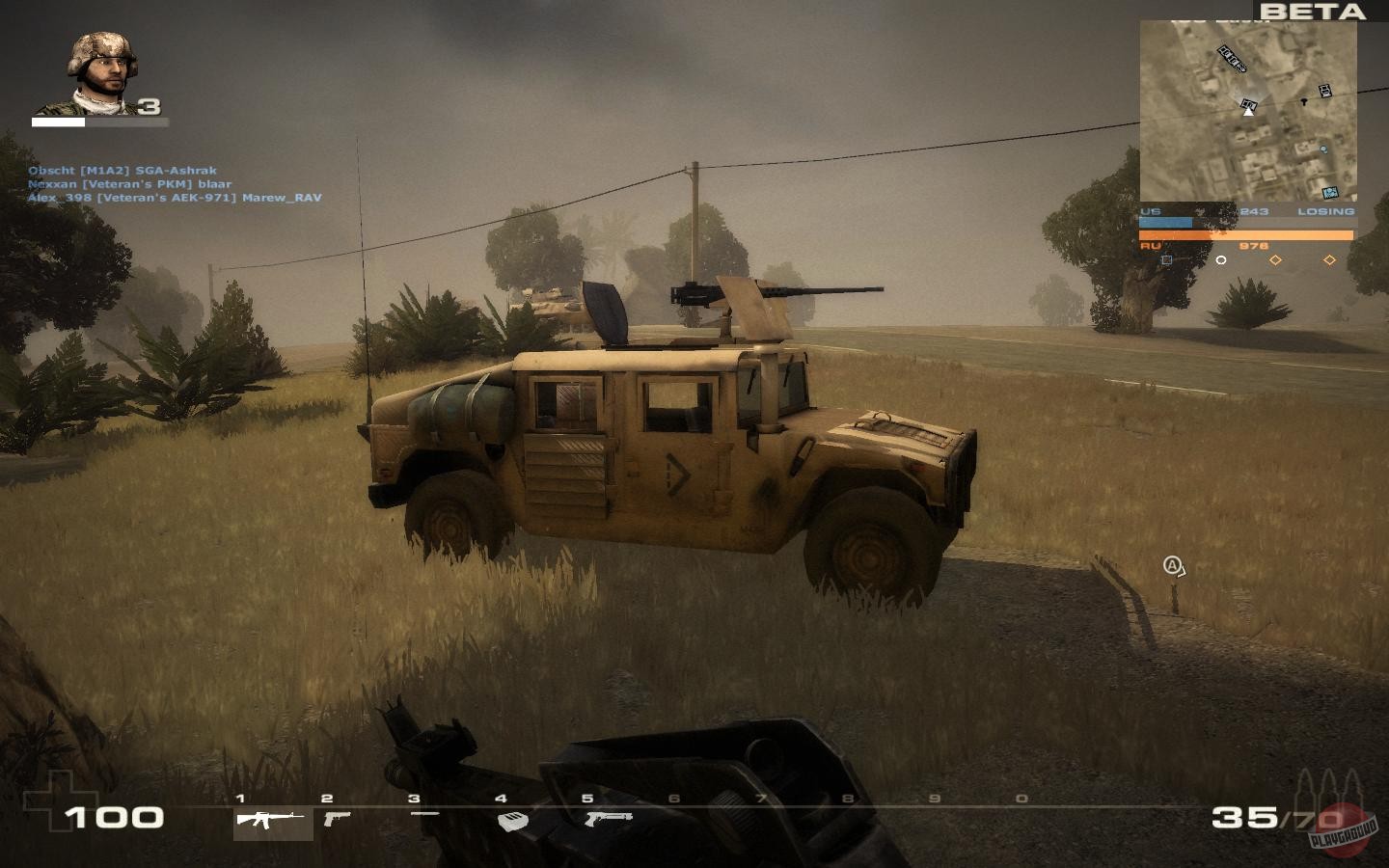The height and width of the screenshot is (868, 1389).
Task: Toggle the blue square squad indicator
Action: (1167, 260)
